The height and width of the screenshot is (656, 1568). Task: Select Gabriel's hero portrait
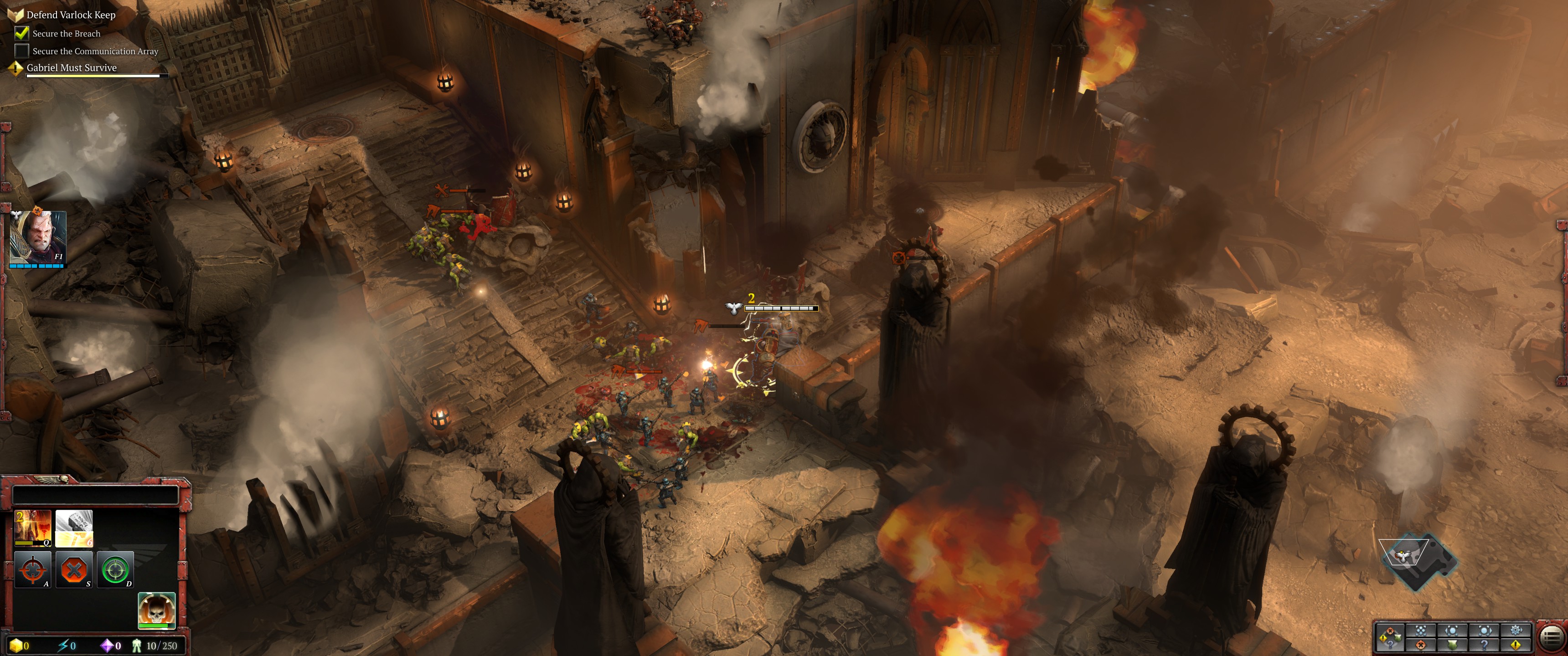pos(38,237)
